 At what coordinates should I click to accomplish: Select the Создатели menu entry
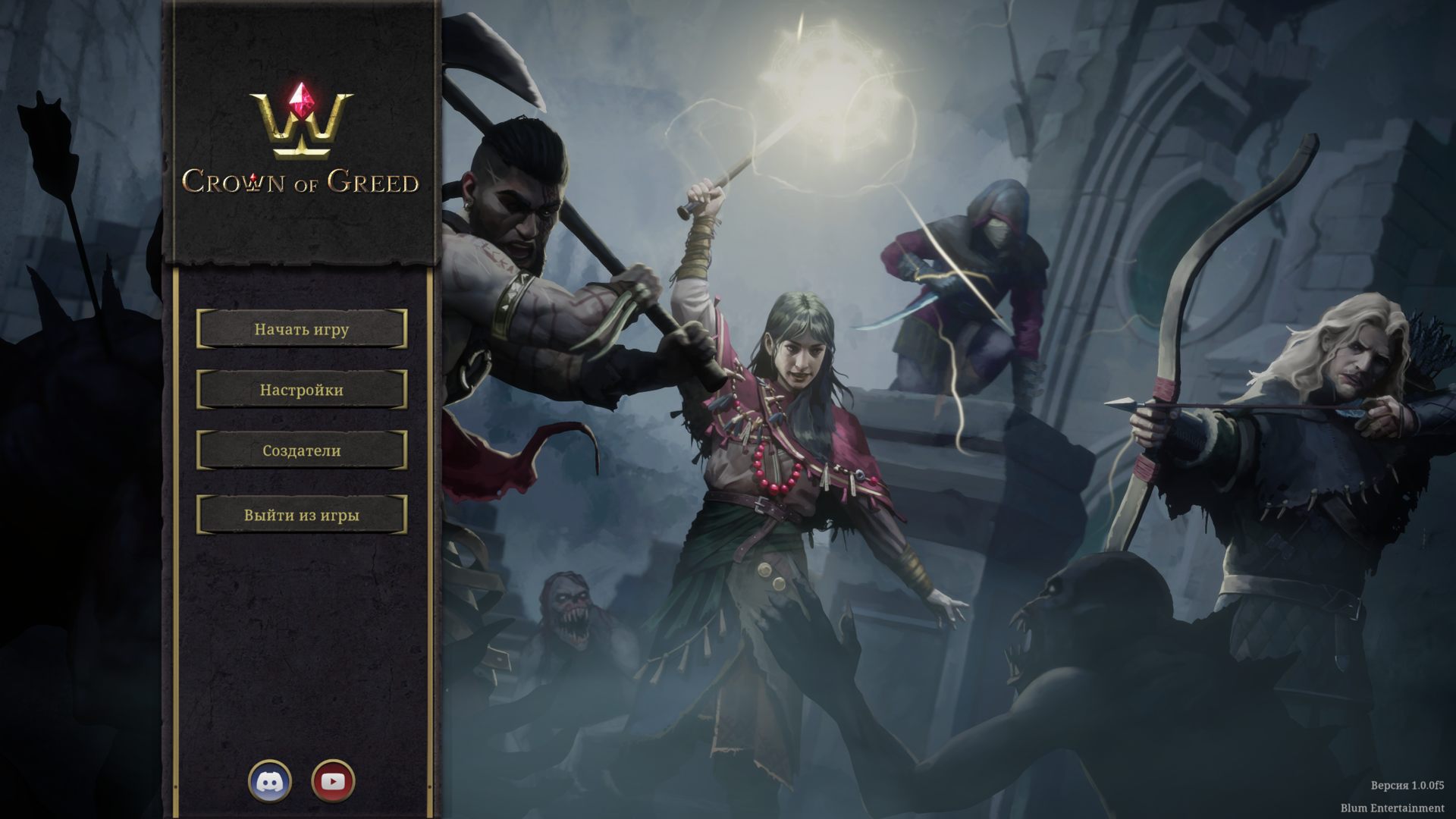coord(301,451)
